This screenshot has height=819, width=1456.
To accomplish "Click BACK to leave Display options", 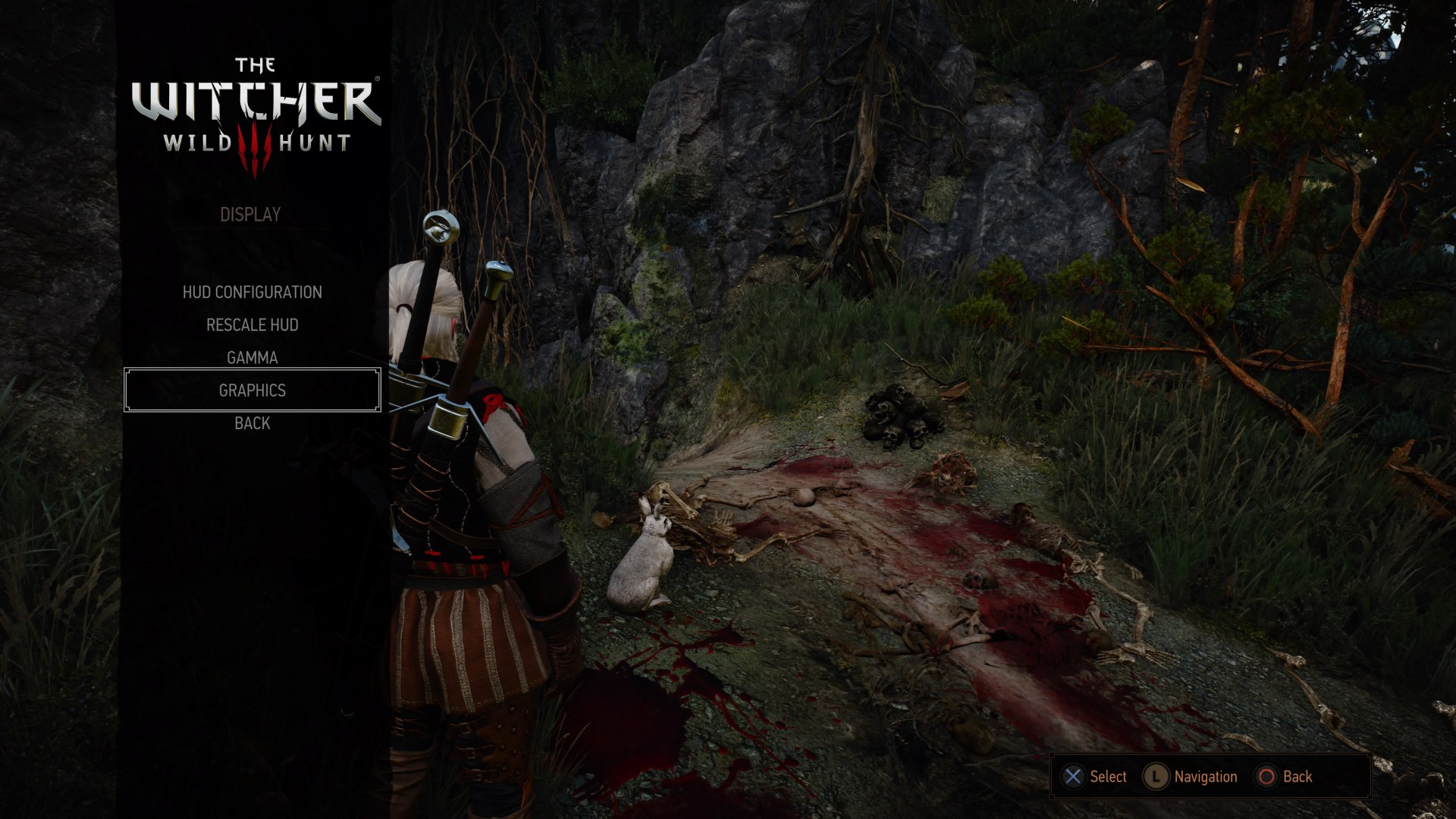I will 251,422.
